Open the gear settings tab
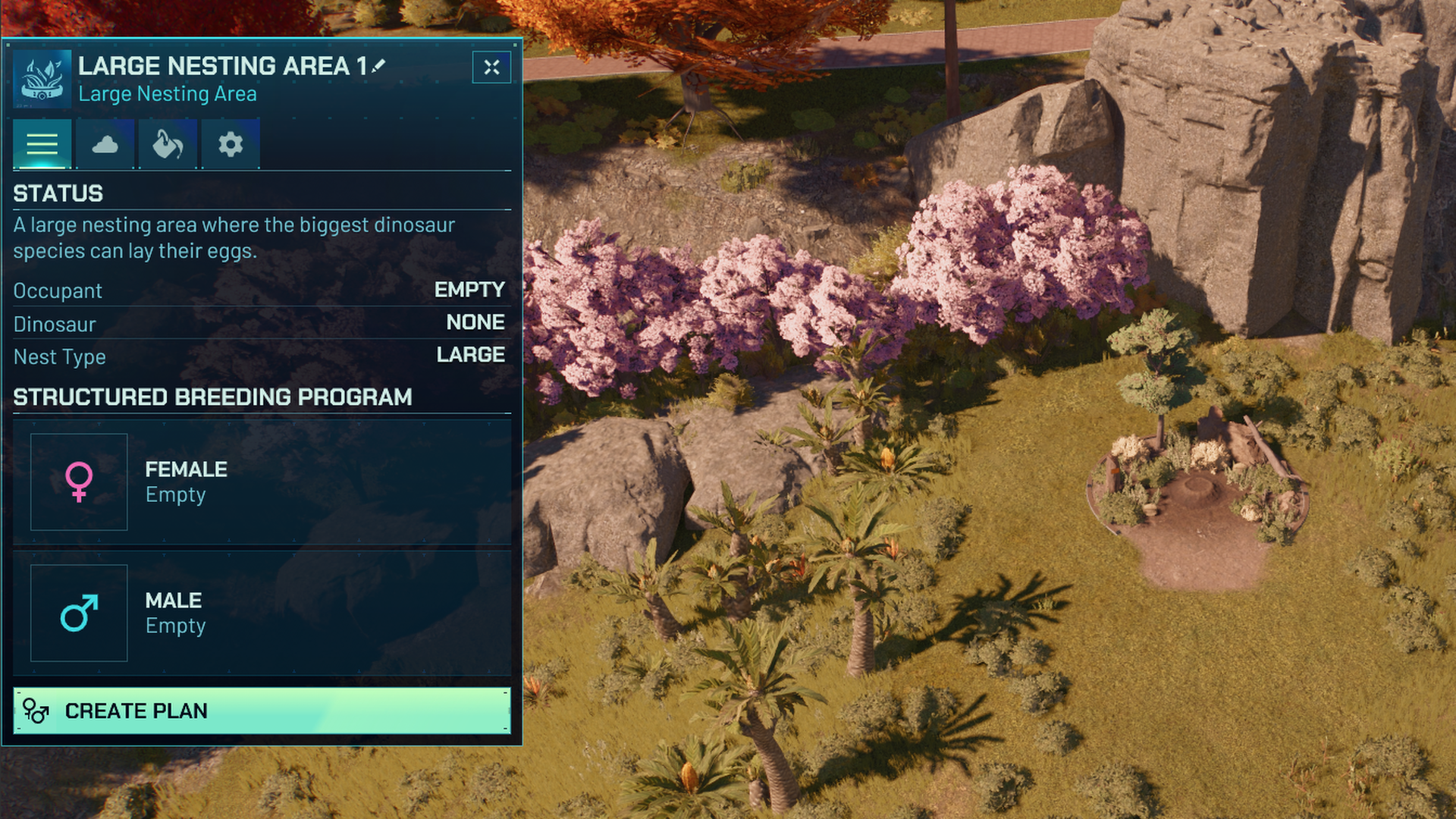Viewport: 1456px width, 819px height. coord(229,143)
